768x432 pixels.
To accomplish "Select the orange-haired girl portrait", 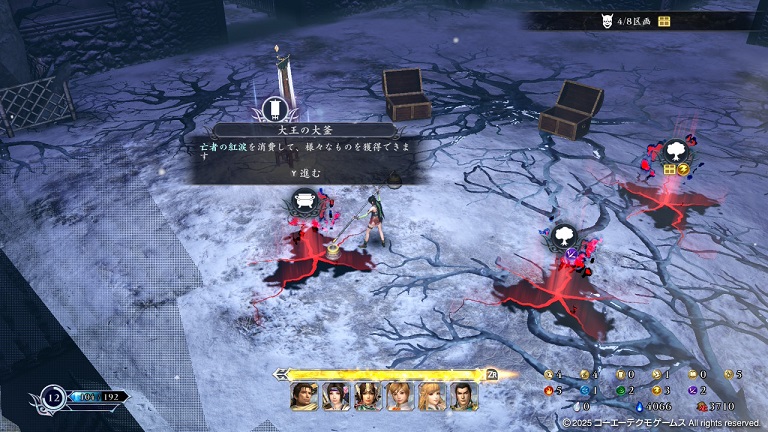I will [400, 396].
